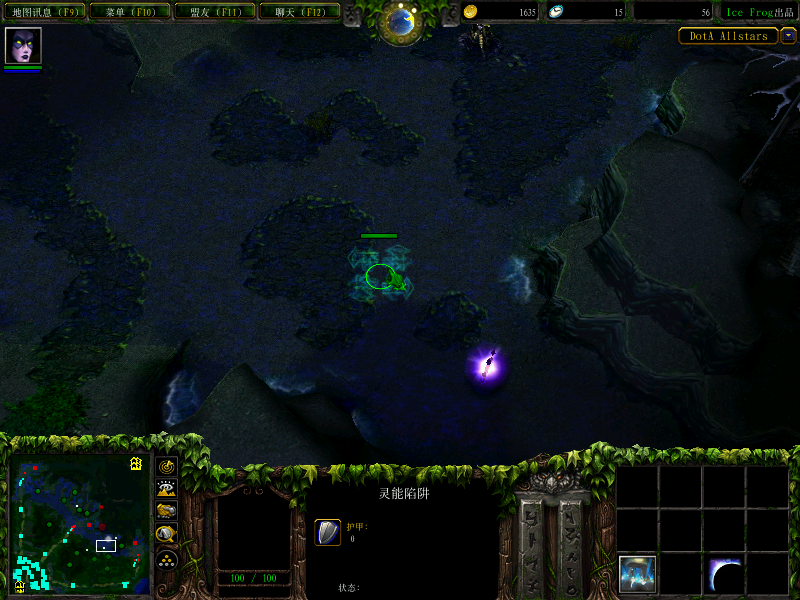Image resolution: width=800 pixels, height=600 pixels.
Task: Toggle minimap ally color mode button
Action: click(x=167, y=511)
